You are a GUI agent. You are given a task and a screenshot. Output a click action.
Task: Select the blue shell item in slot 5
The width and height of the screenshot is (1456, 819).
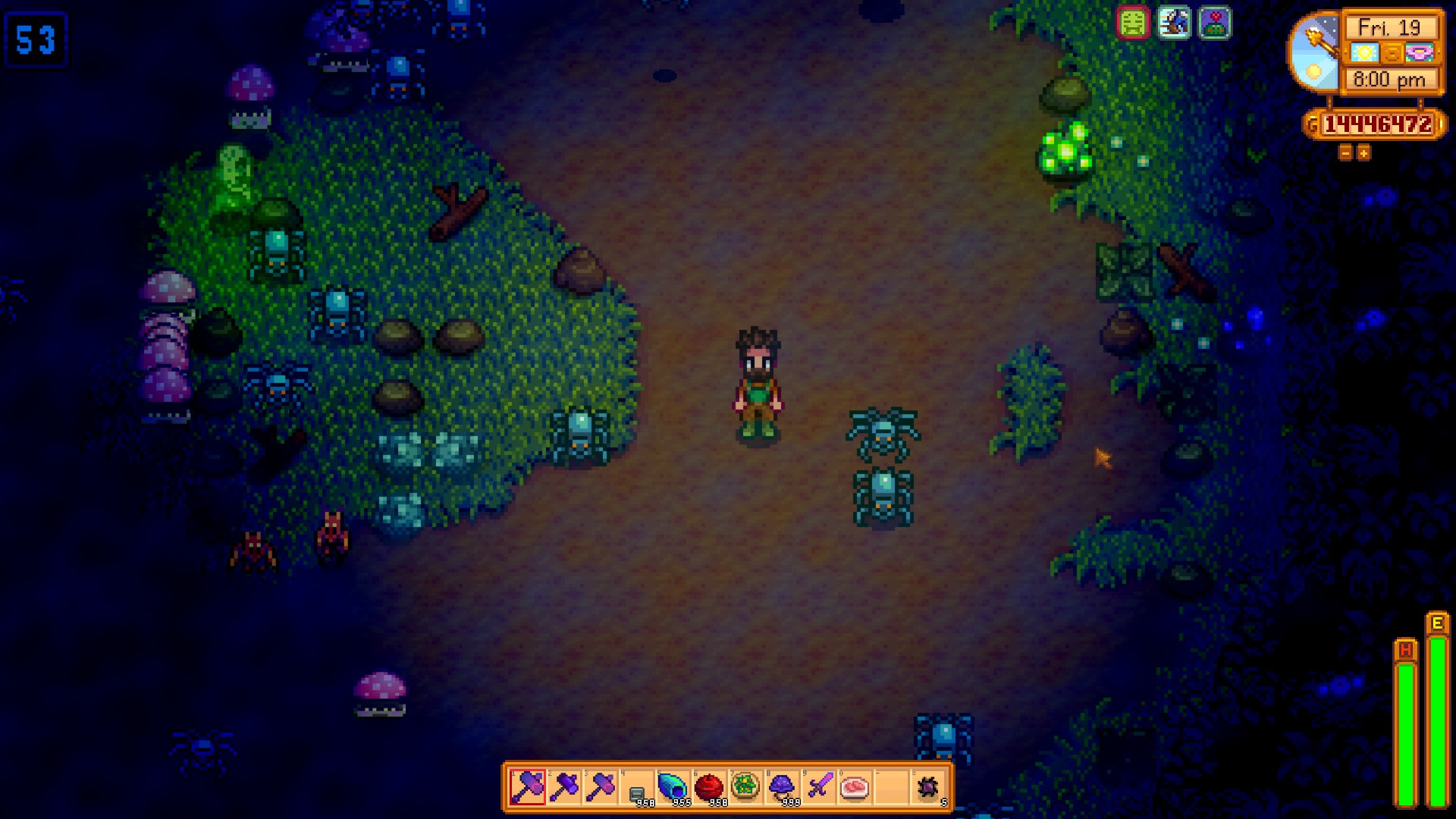673,789
